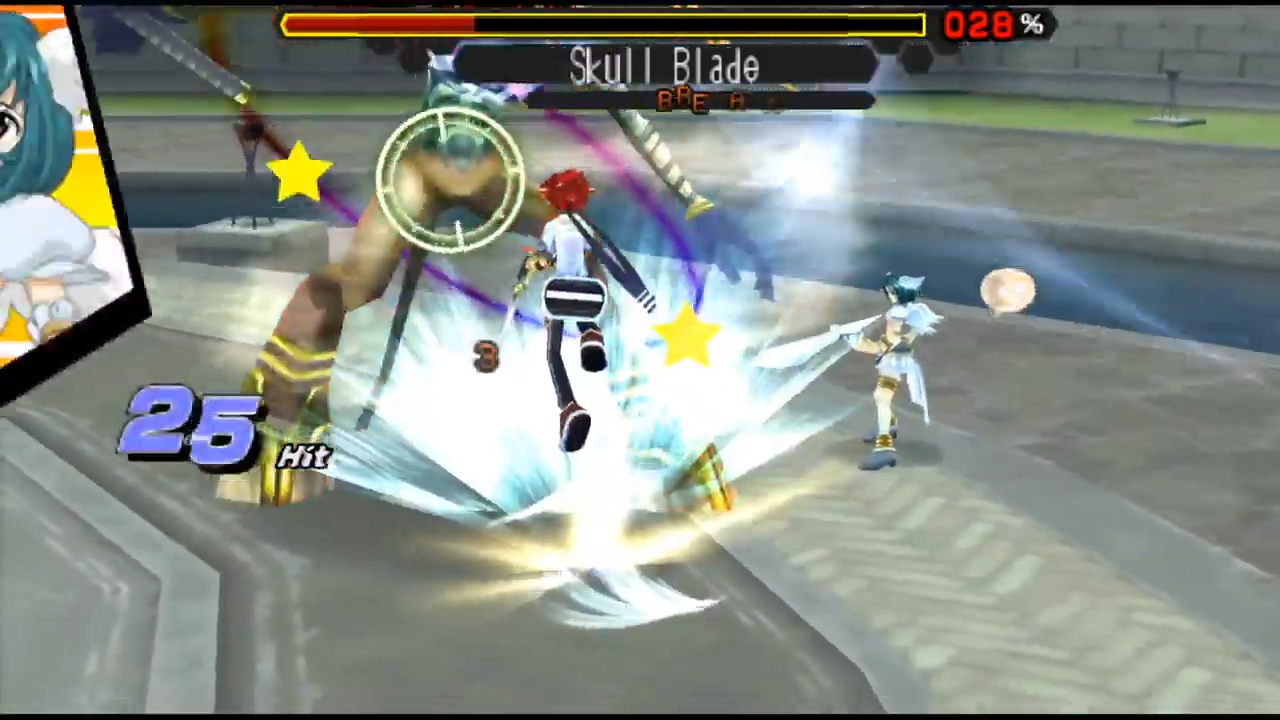
Task: Click the empty black section of the boss gauge
Action: (x=700, y=25)
